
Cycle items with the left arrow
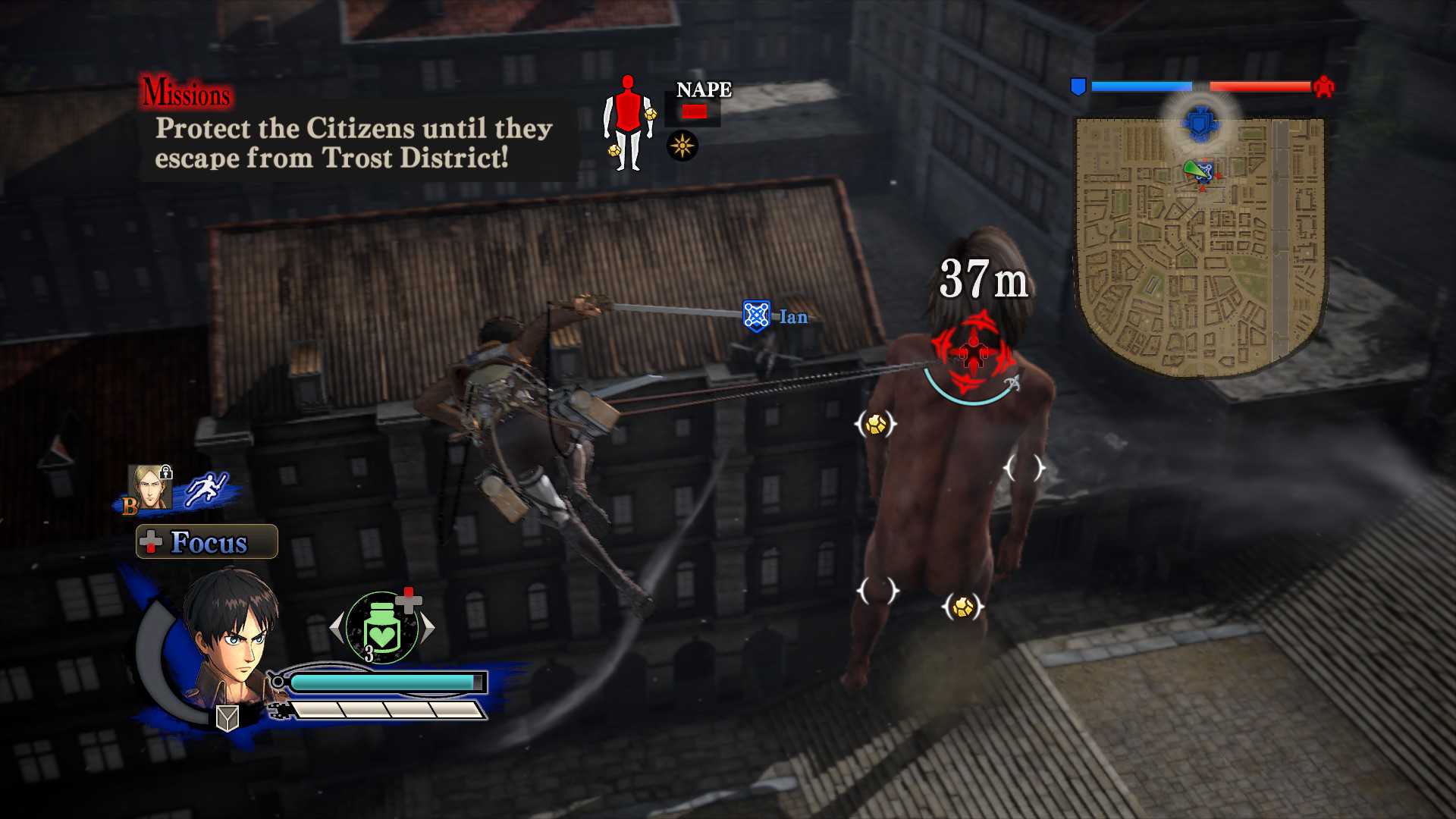(337, 627)
